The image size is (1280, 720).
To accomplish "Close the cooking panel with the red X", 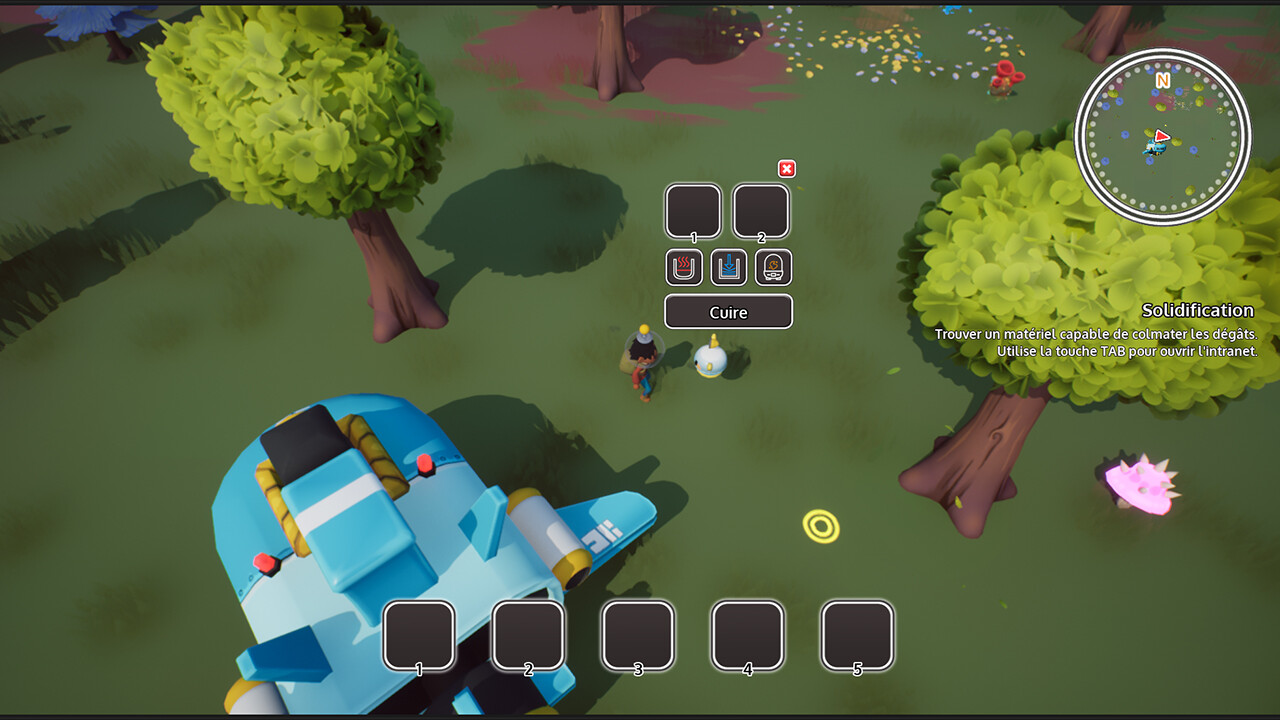I will pos(787,169).
